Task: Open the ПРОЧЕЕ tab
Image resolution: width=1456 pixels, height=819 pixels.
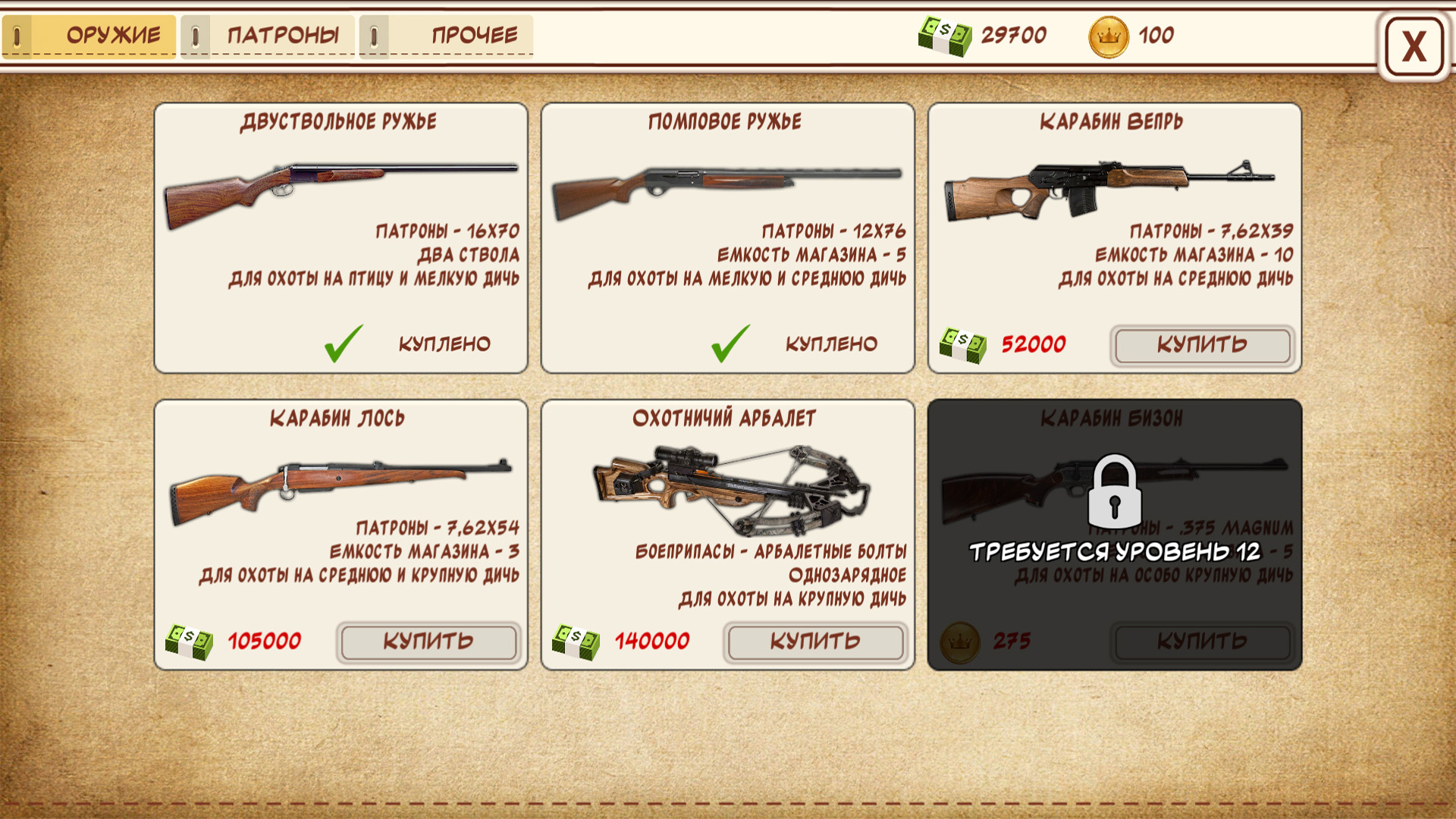Action: point(474,35)
